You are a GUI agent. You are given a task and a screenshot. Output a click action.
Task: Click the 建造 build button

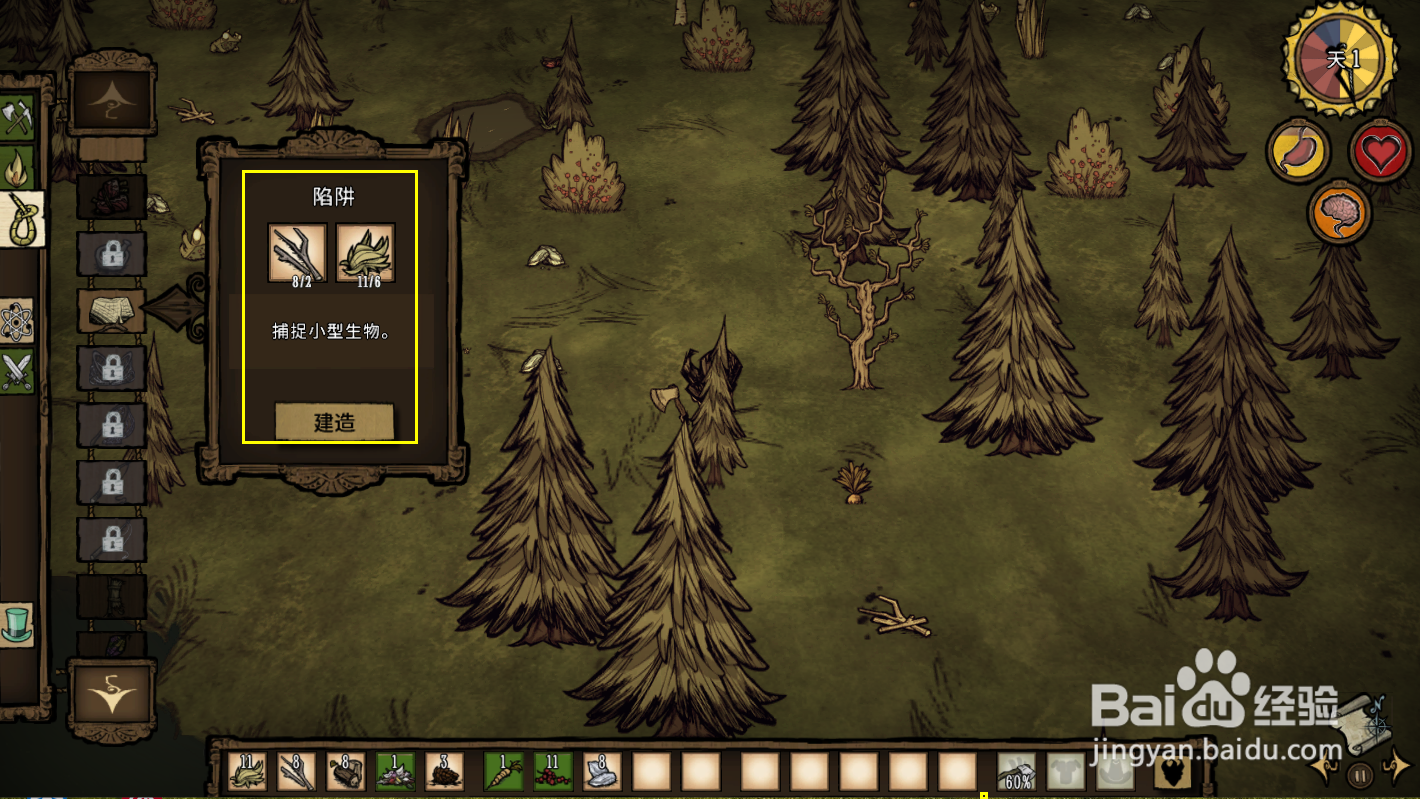[x=334, y=422]
